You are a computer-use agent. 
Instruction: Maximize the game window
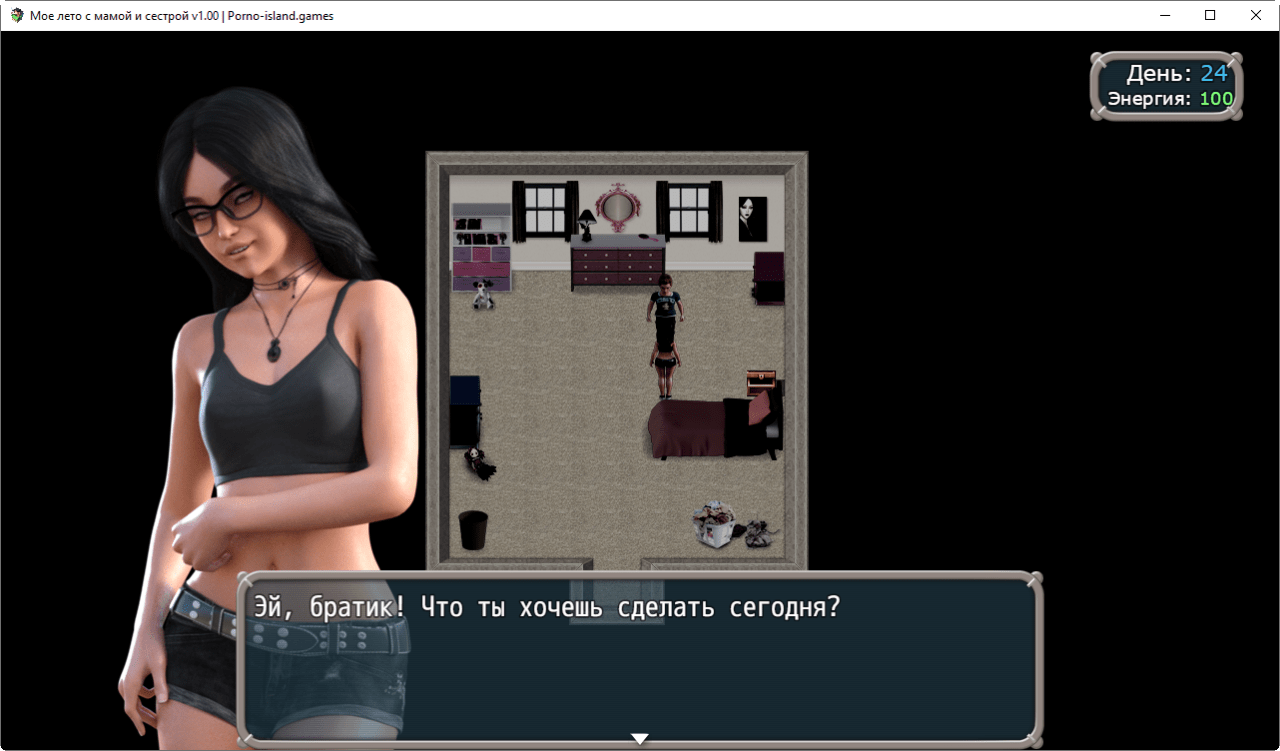pyautogui.click(x=1210, y=15)
